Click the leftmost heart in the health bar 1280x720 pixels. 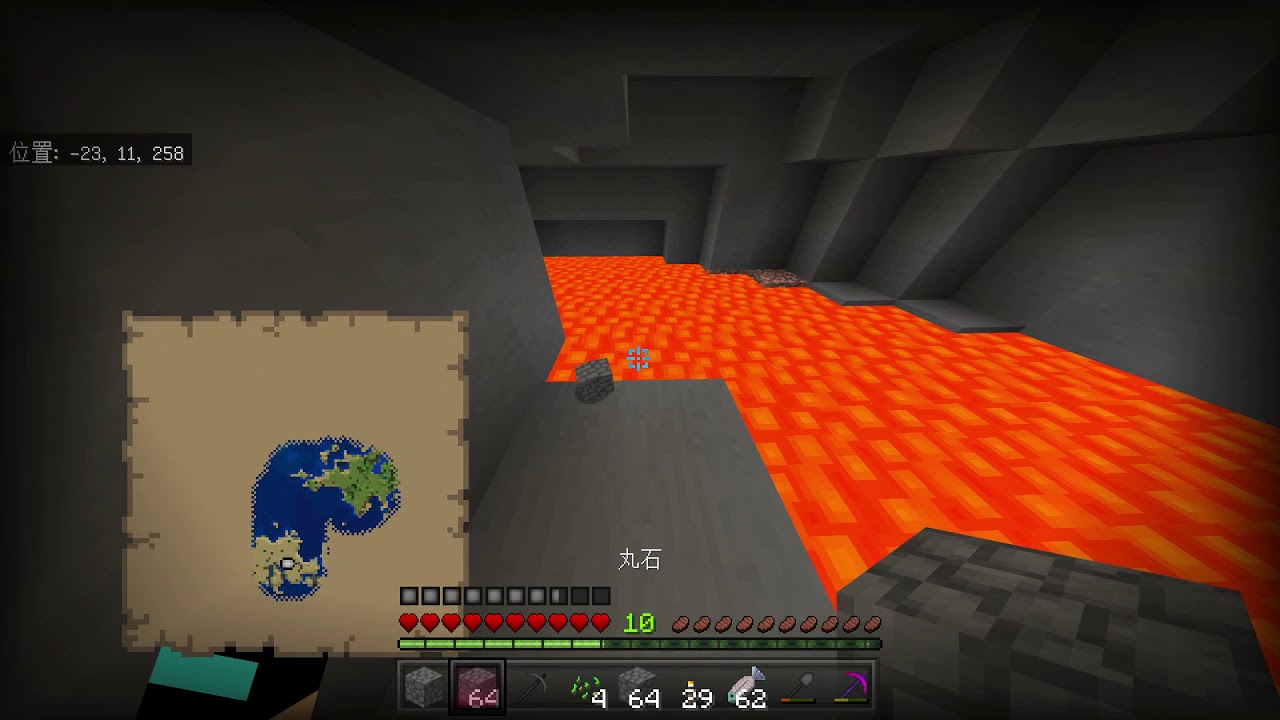pyautogui.click(x=408, y=620)
